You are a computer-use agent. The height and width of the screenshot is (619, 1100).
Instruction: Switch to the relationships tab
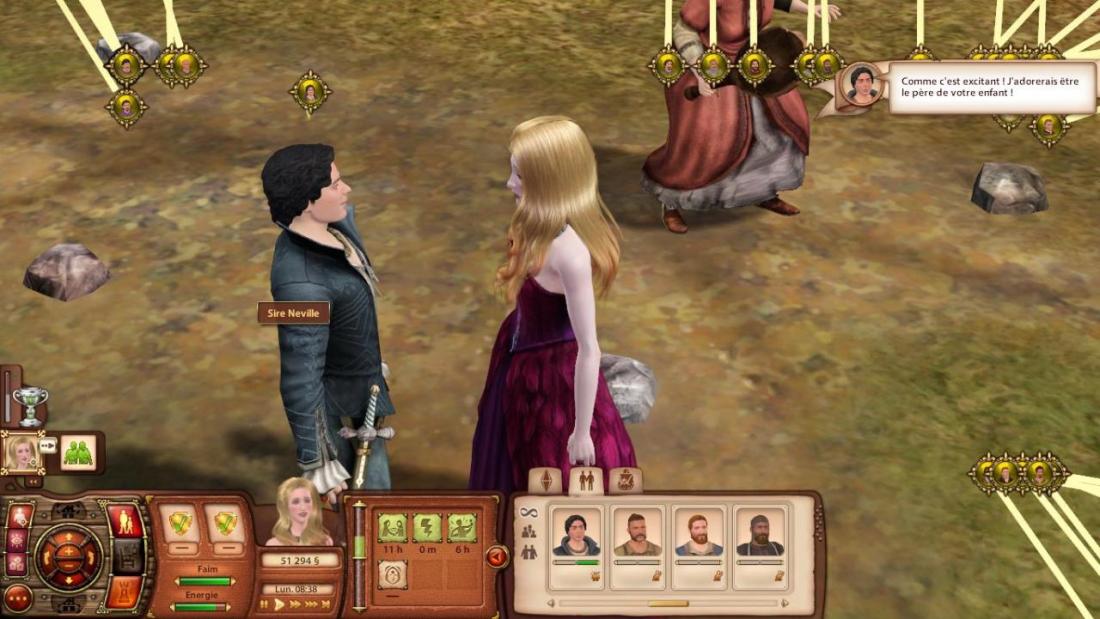click(585, 480)
